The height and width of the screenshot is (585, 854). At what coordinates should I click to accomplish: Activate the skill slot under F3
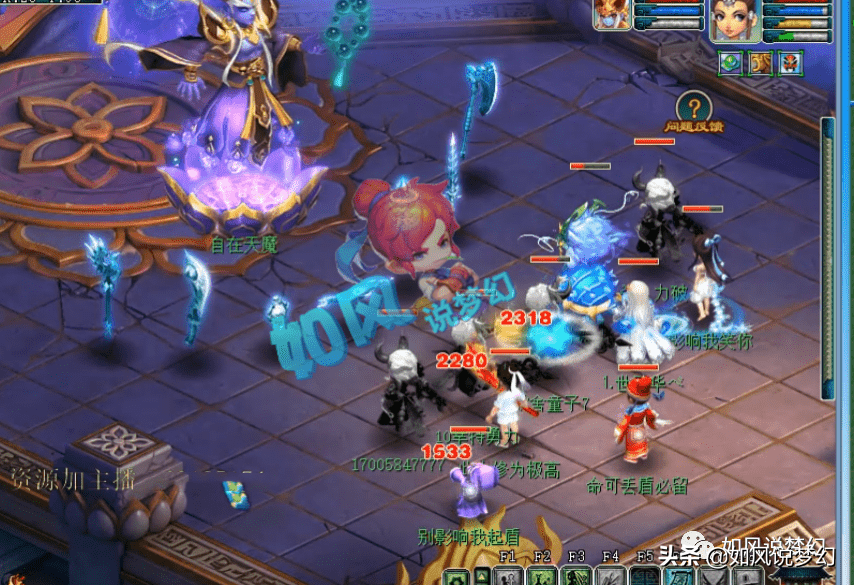tap(576, 576)
